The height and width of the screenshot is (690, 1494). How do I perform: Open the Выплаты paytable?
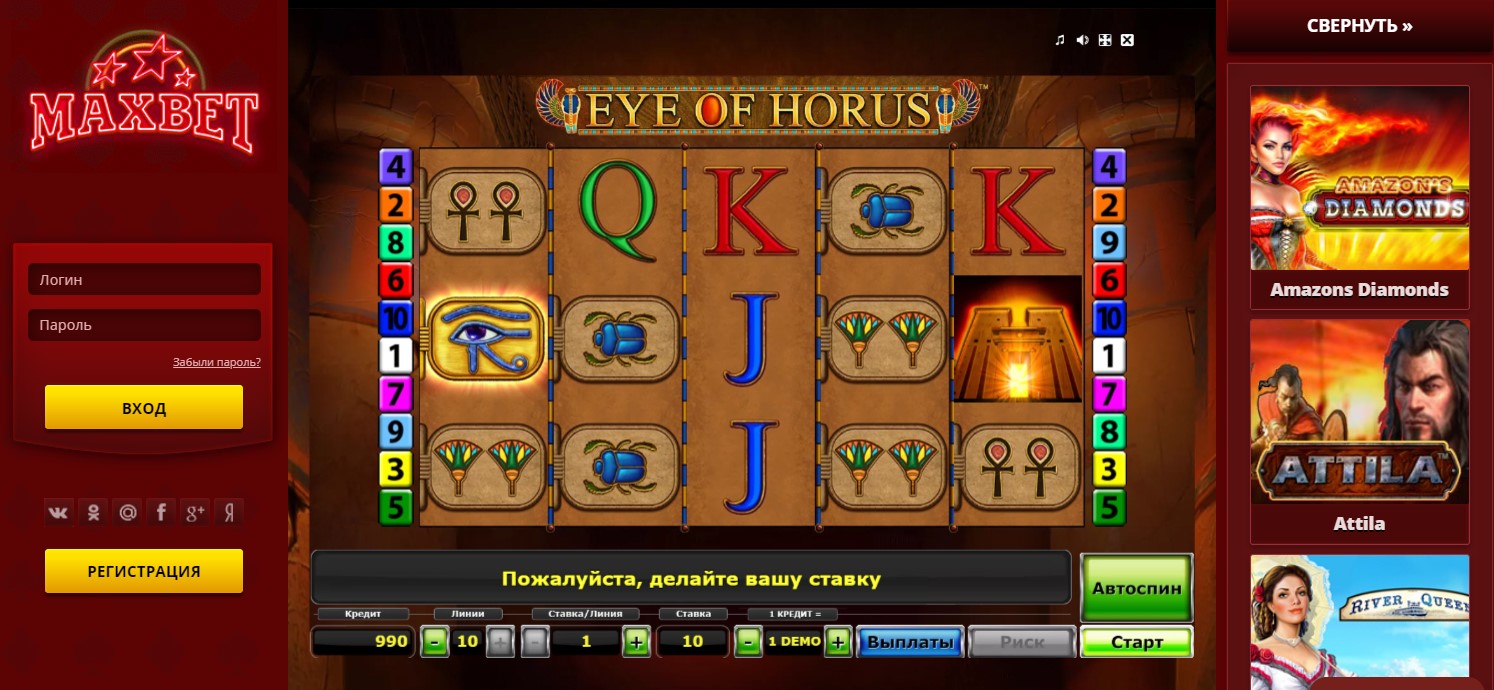(x=910, y=642)
